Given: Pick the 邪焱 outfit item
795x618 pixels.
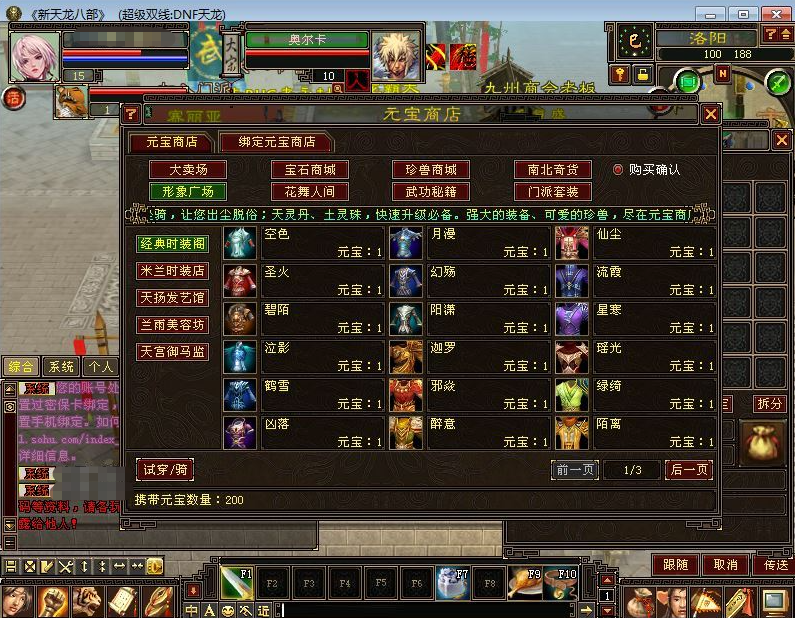Looking at the screenshot, I should pos(469,395).
